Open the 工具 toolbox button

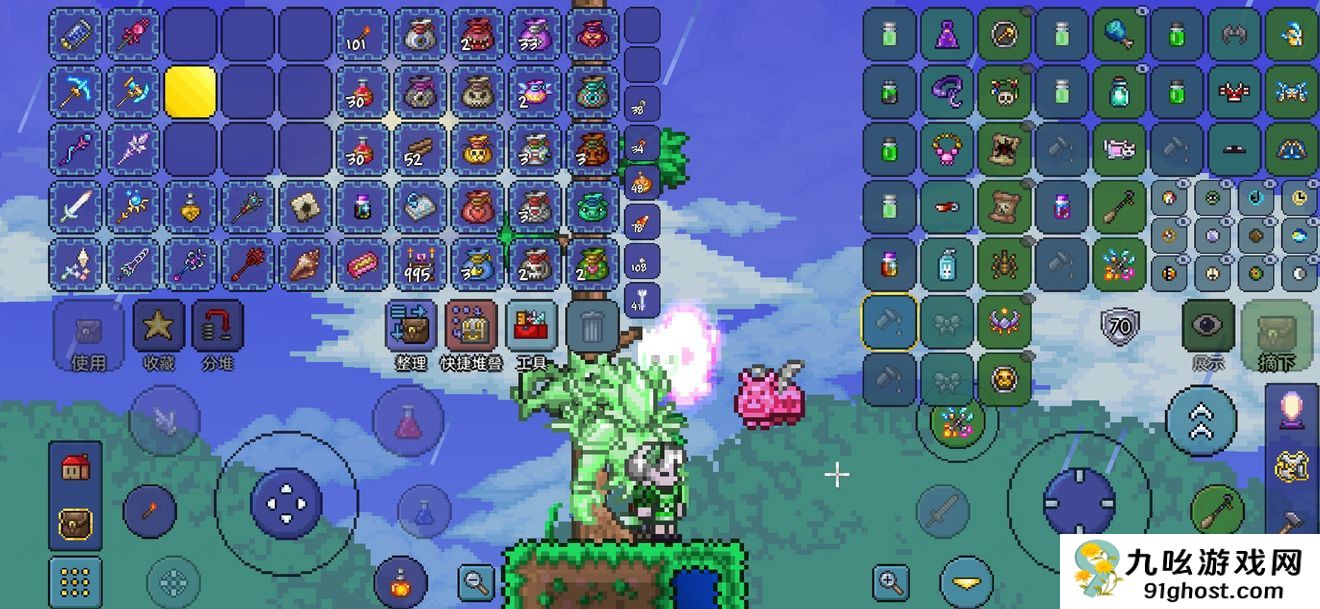tap(531, 328)
